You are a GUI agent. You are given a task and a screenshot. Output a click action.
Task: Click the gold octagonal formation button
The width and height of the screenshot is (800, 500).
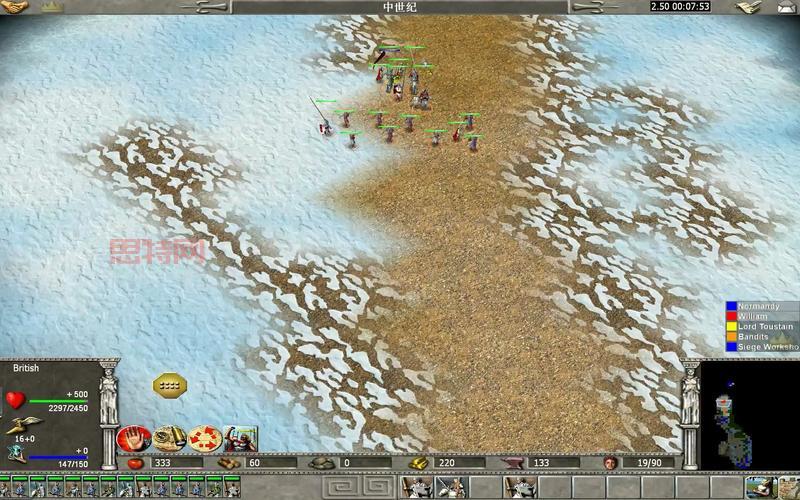[x=170, y=384]
